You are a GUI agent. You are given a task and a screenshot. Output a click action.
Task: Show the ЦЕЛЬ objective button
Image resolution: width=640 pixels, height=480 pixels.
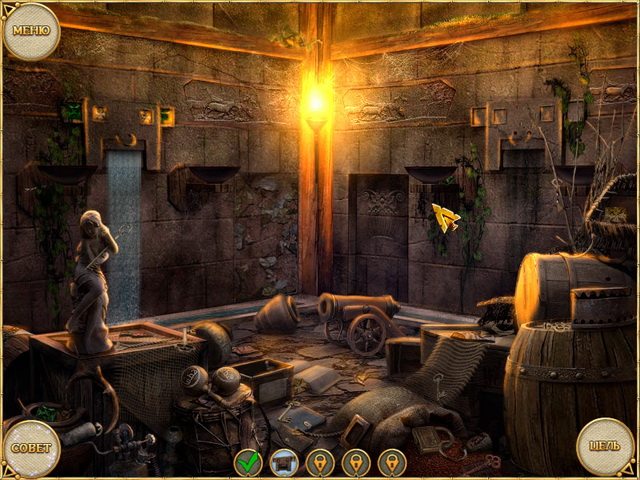(x=605, y=446)
